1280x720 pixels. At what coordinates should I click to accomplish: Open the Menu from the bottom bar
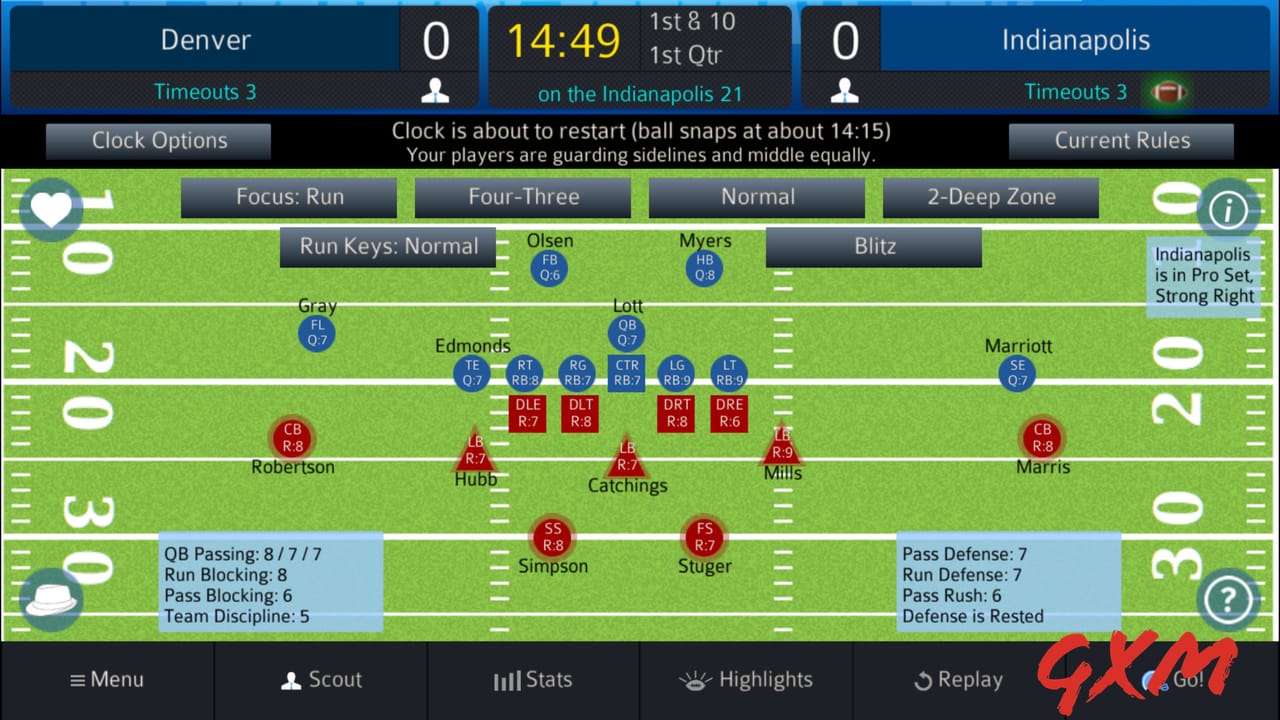pos(106,680)
